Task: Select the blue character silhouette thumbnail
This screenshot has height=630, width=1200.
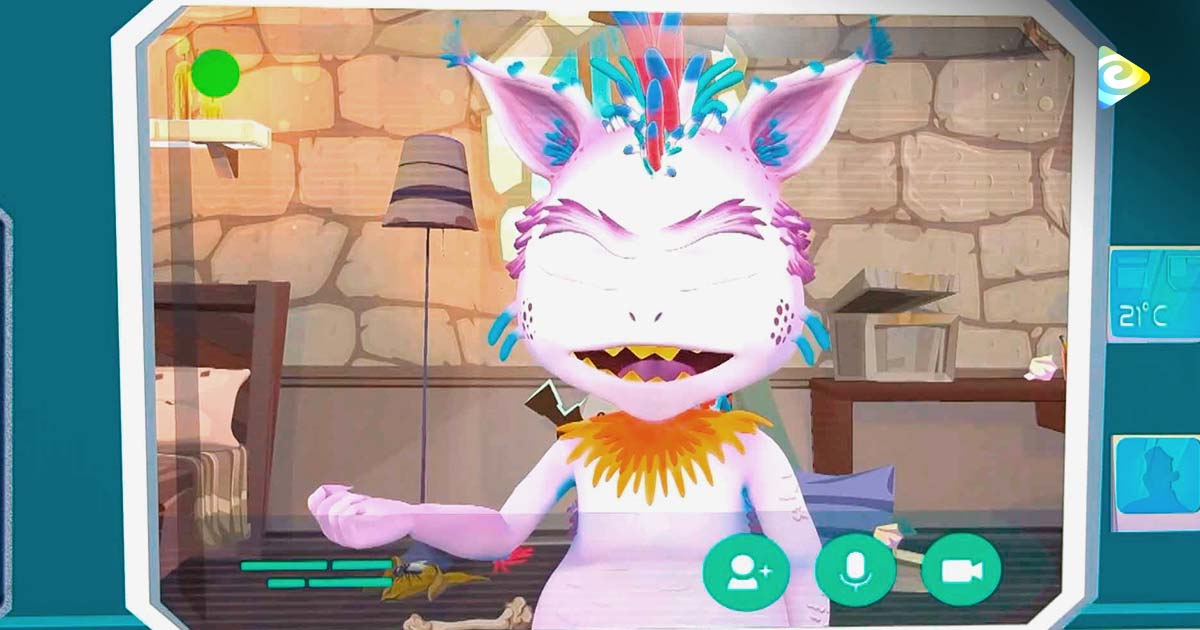Action: 1157,477
